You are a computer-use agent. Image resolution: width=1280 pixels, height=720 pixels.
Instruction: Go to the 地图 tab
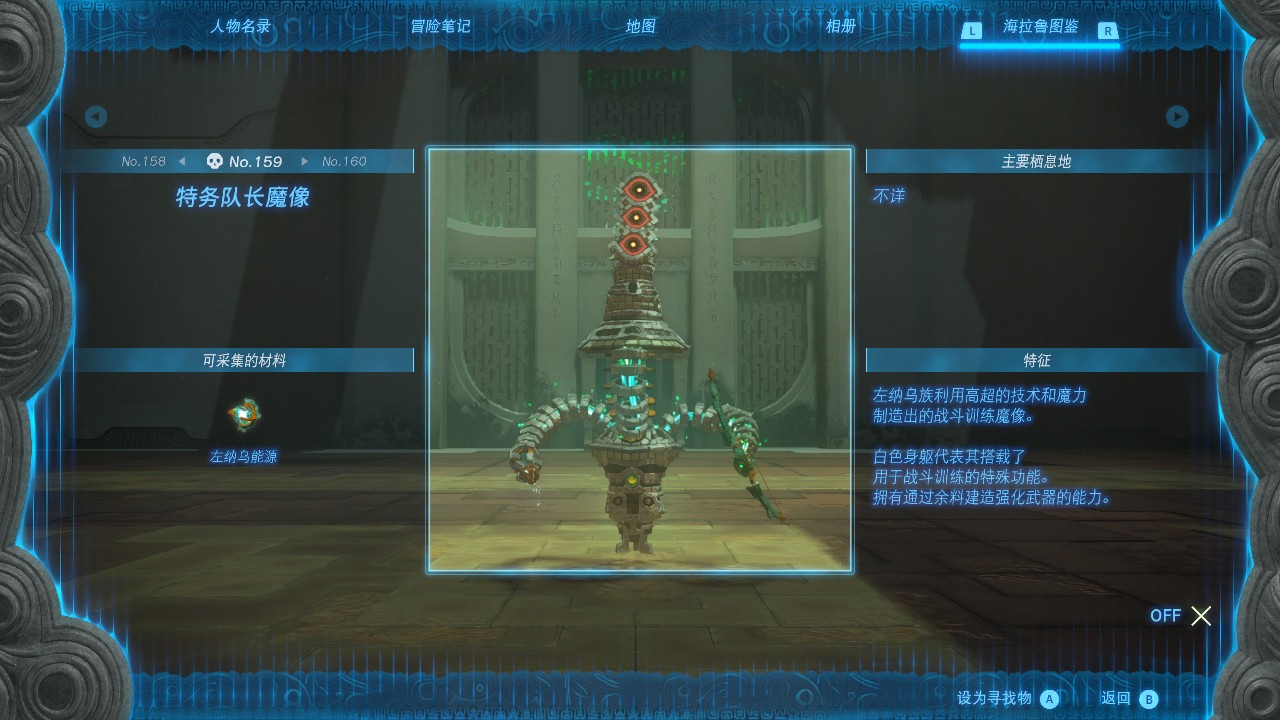(641, 27)
